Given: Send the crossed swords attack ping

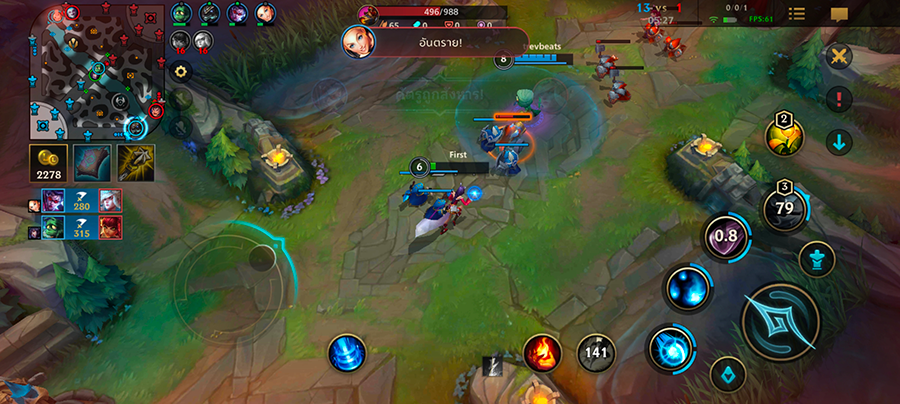Looking at the screenshot, I should 838,57.
